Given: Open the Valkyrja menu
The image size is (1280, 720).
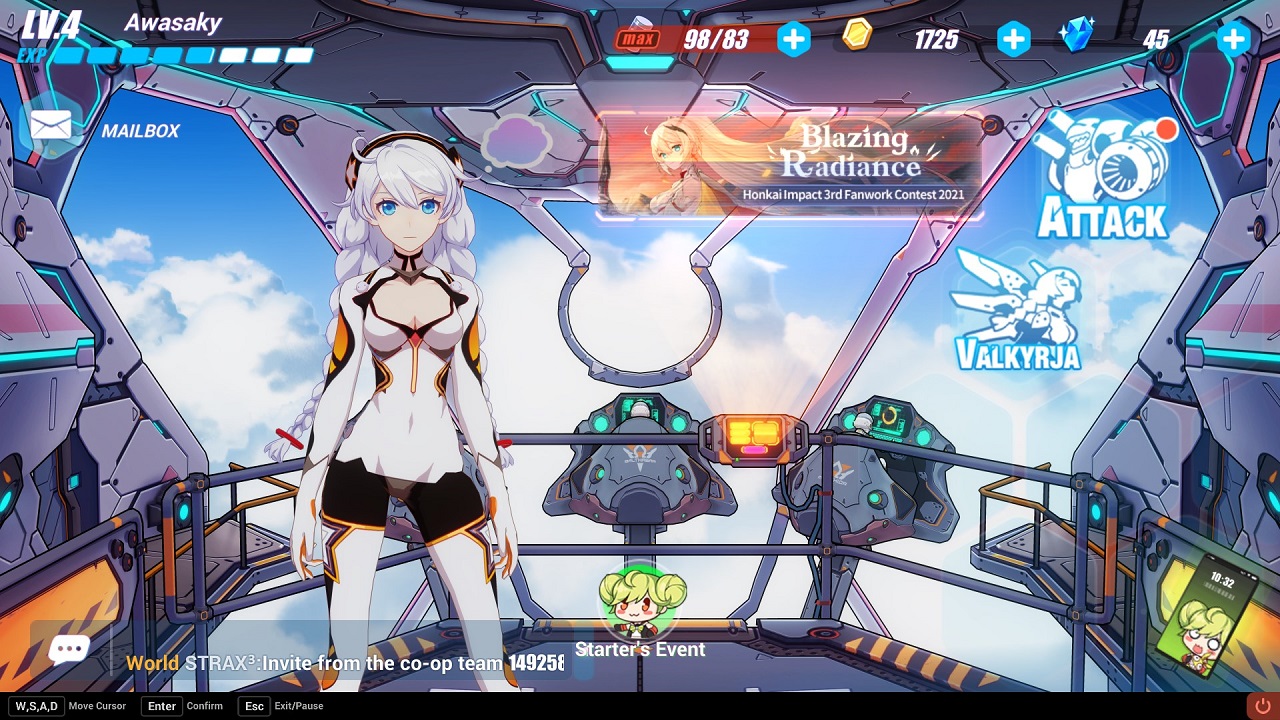Looking at the screenshot, I should [1017, 311].
